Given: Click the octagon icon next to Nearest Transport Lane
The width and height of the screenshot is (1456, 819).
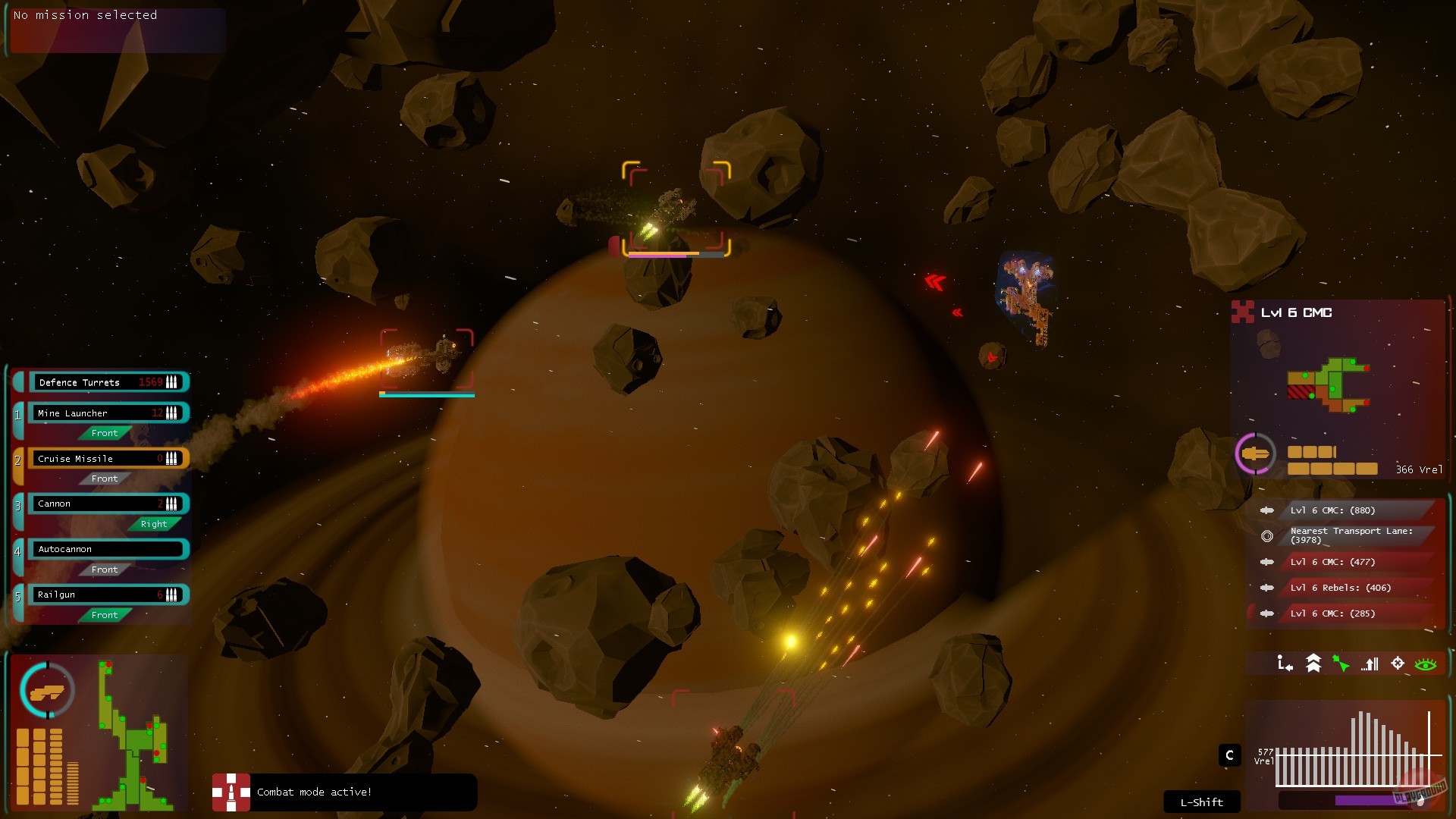Looking at the screenshot, I should pyautogui.click(x=1267, y=536).
